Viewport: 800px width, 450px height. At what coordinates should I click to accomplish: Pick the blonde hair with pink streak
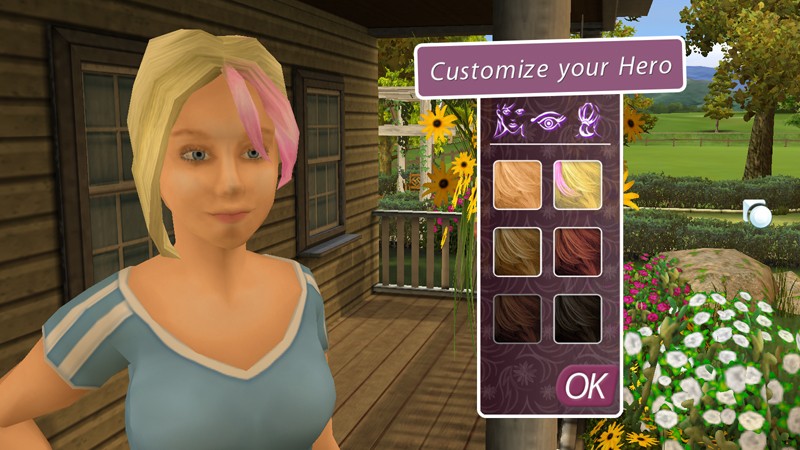click(x=578, y=185)
